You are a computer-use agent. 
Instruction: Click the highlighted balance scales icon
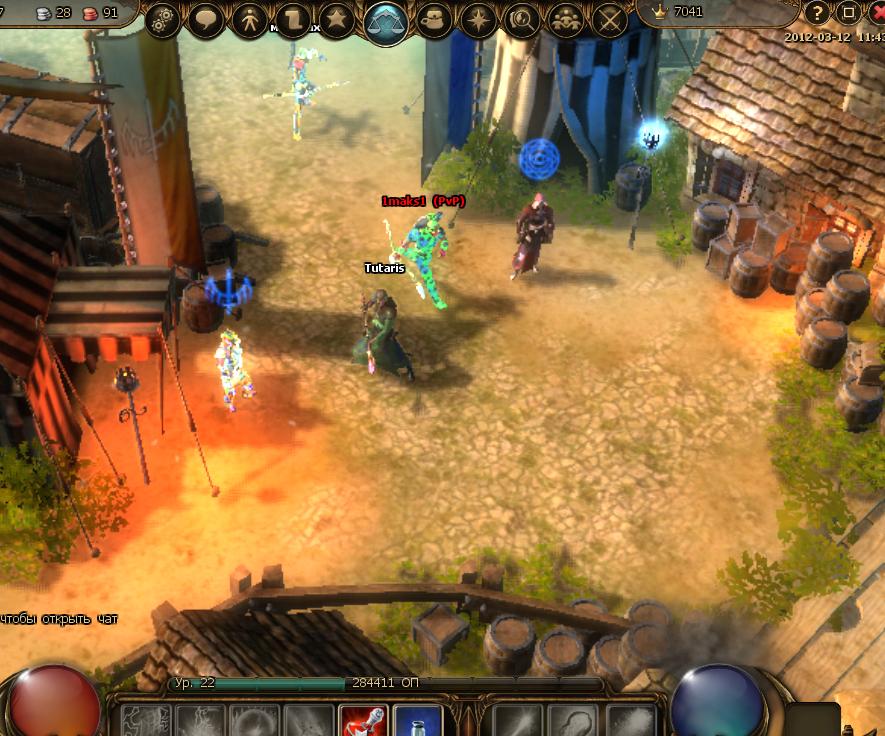pyautogui.click(x=386, y=20)
